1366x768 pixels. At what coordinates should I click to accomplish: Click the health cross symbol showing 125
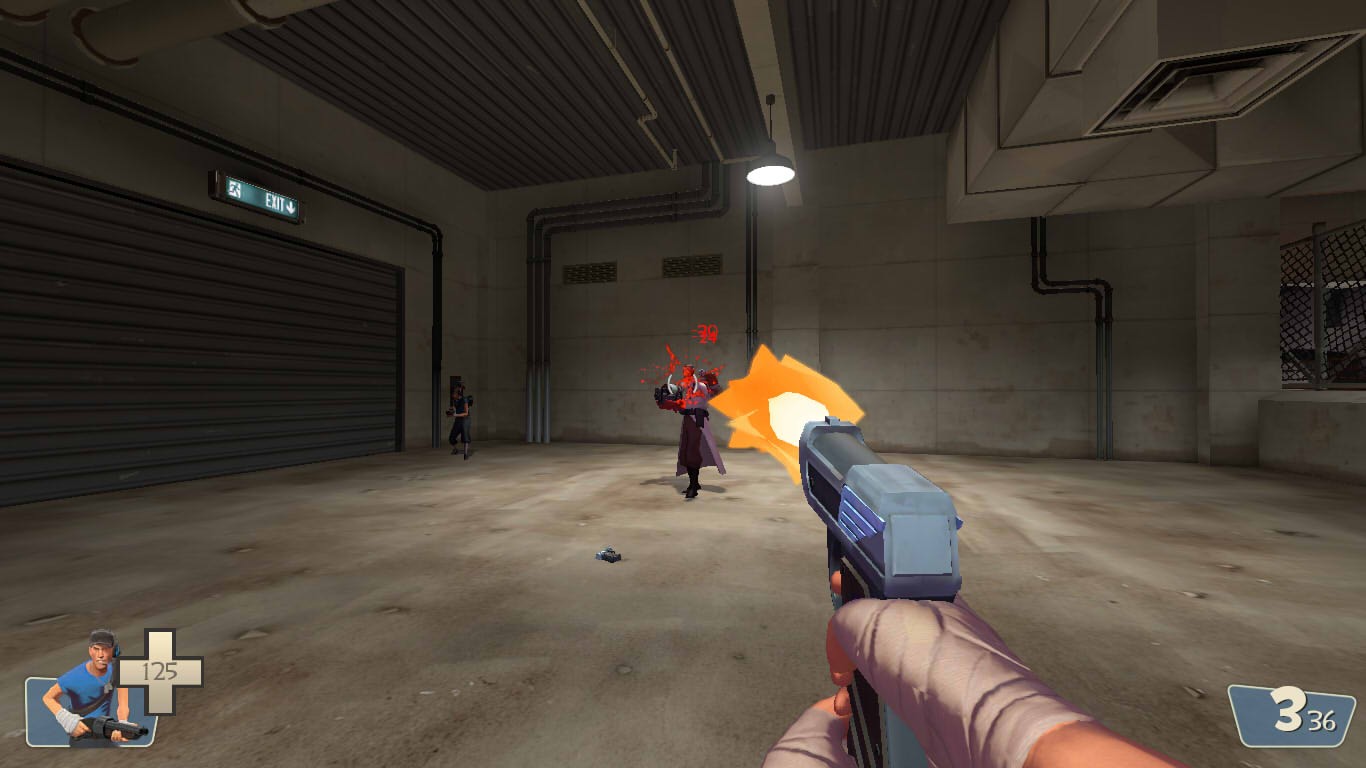point(160,670)
